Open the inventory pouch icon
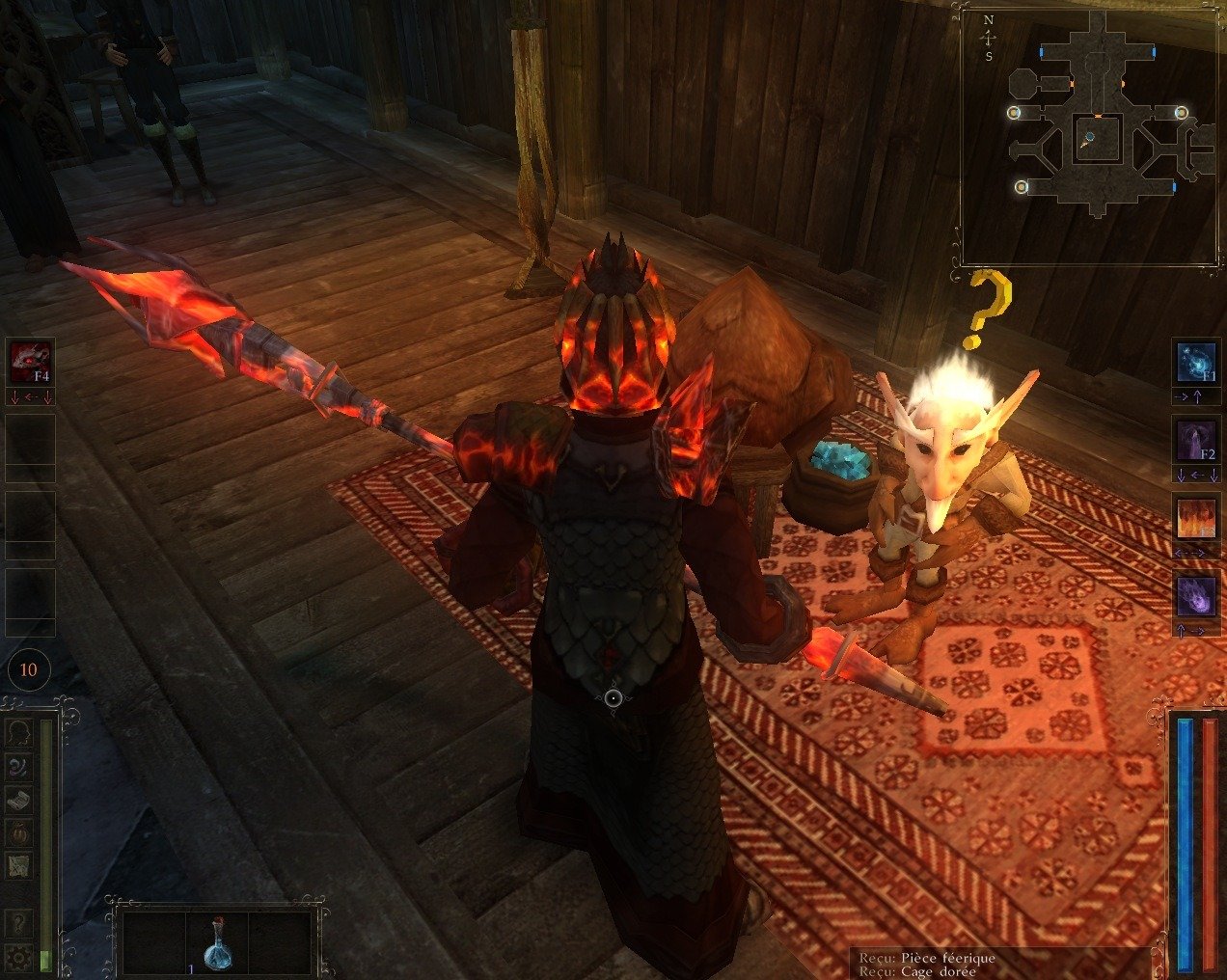Image resolution: width=1227 pixels, height=980 pixels. tap(18, 831)
